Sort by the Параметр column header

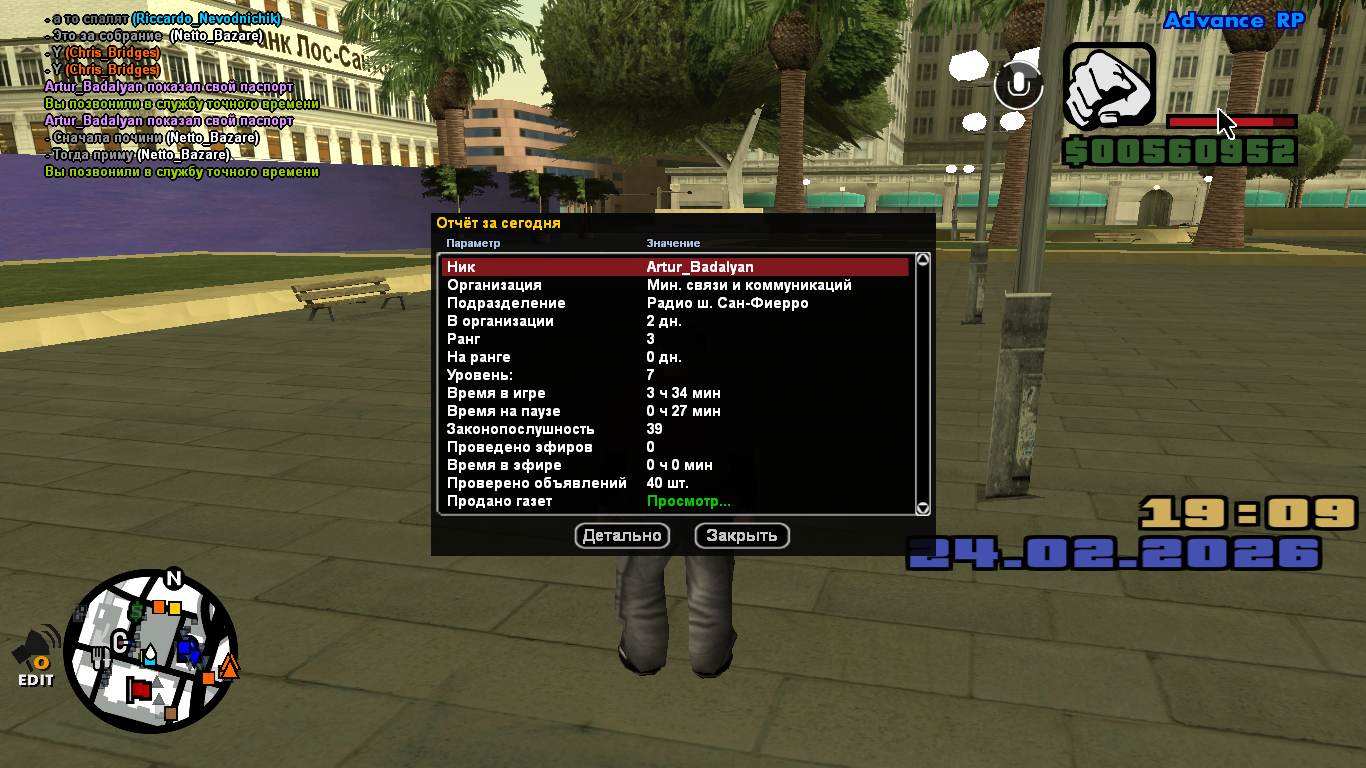(x=473, y=243)
